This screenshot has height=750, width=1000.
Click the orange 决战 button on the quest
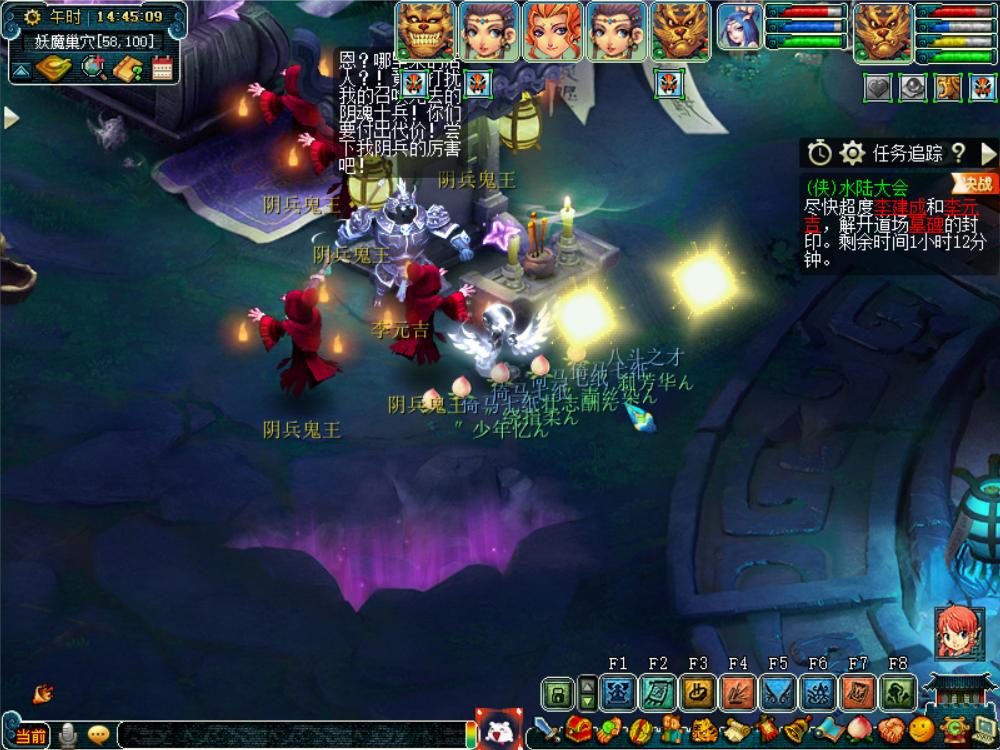[975, 183]
